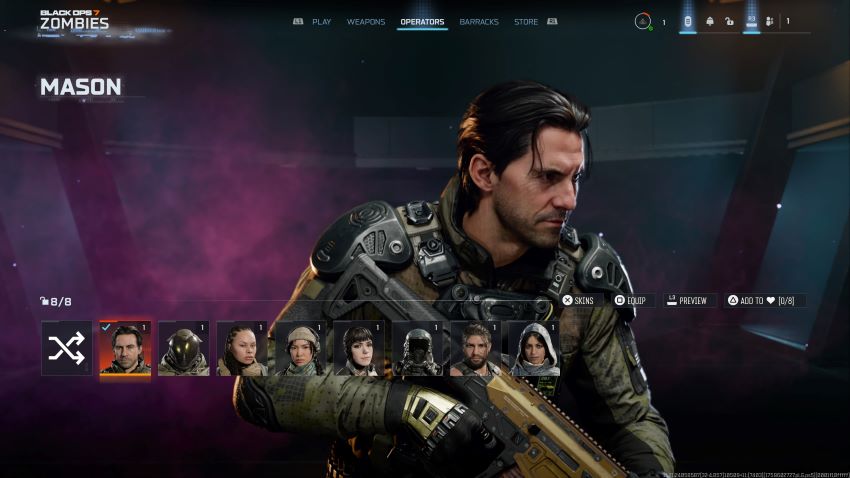Select the operator wearing a beanie
850x478 pixels.
point(300,348)
